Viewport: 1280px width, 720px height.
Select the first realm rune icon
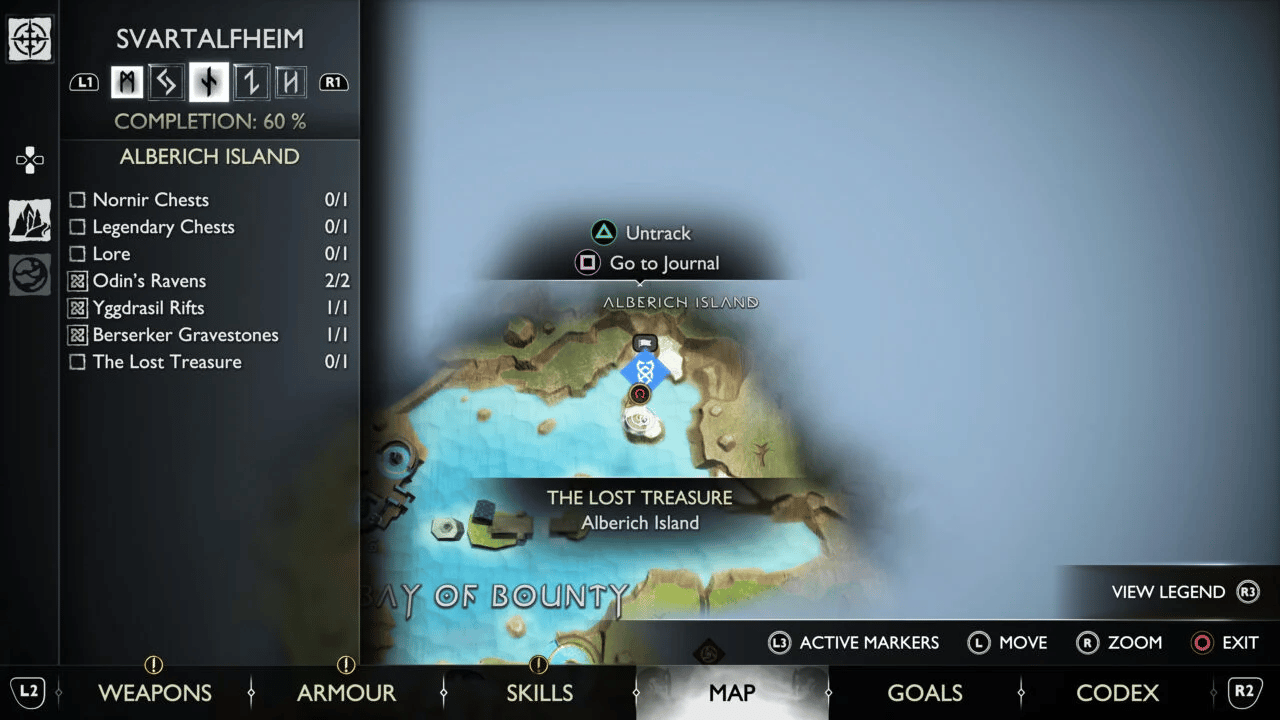click(x=127, y=82)
